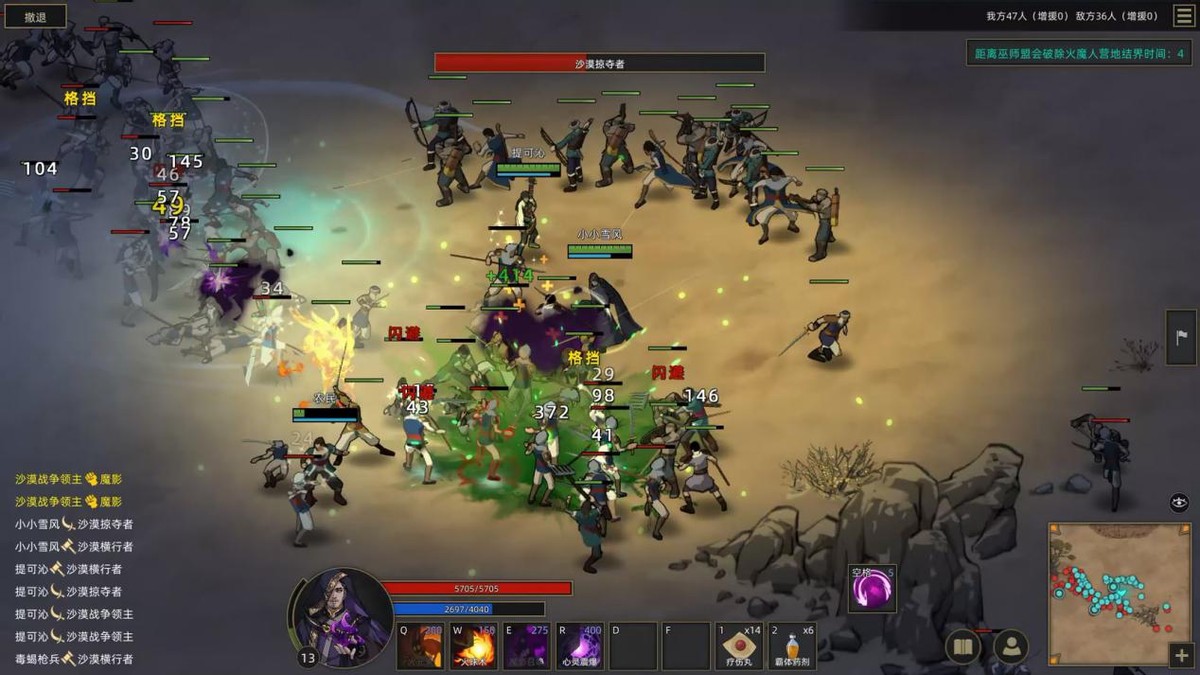Use the E purple skill

527,647
